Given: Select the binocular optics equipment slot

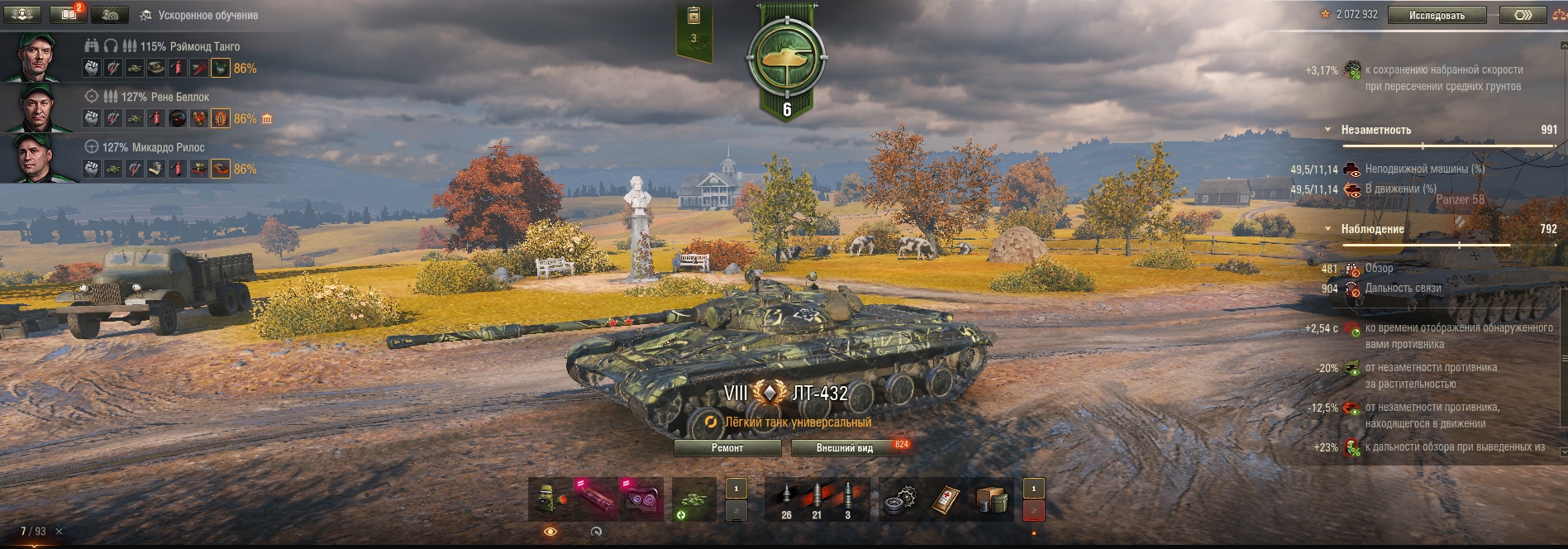Looking at the screenshot, I should click(641, 499).
